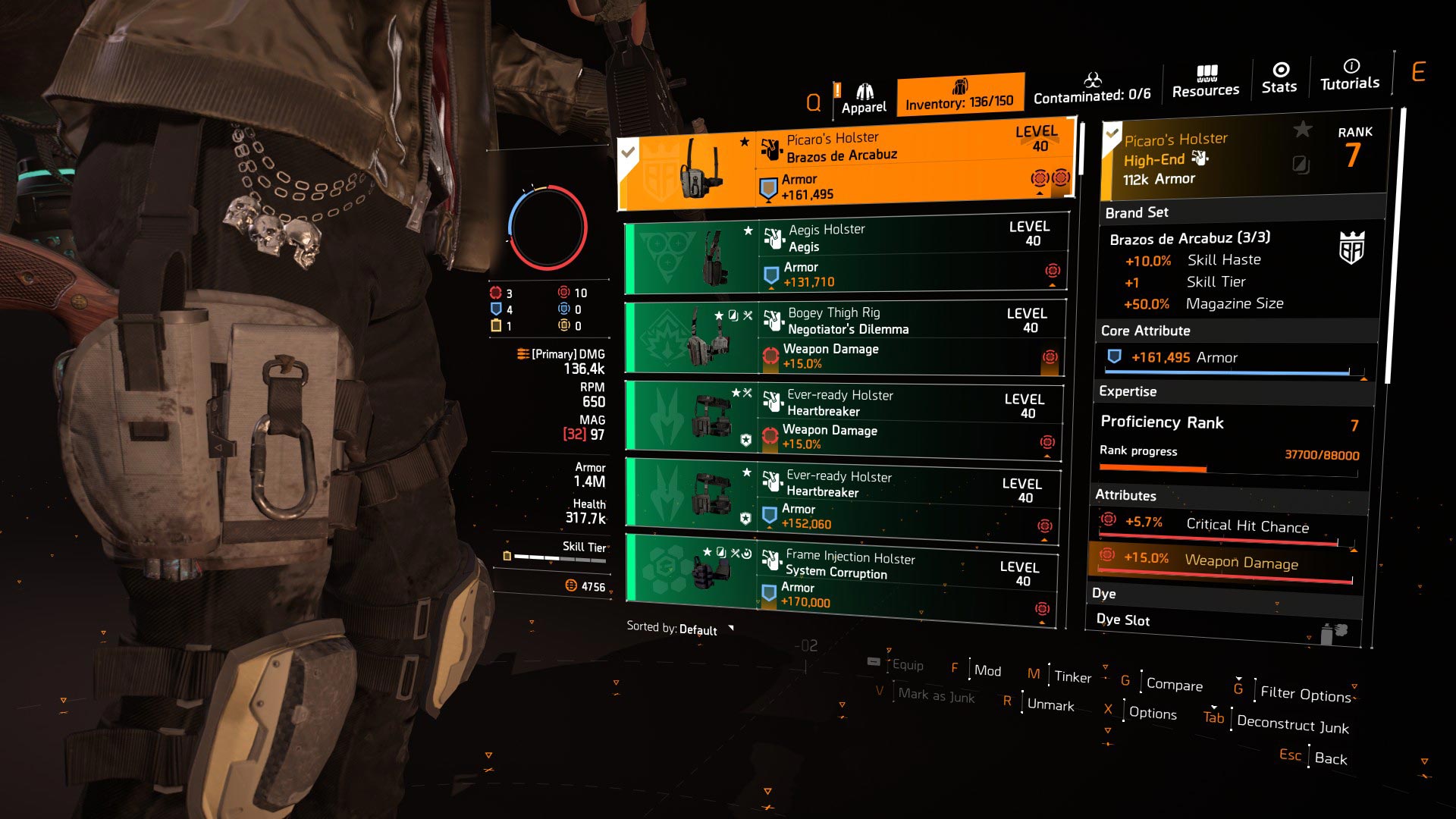
Task: Open the Tutorials tab
Action: tap(1350, 76)
